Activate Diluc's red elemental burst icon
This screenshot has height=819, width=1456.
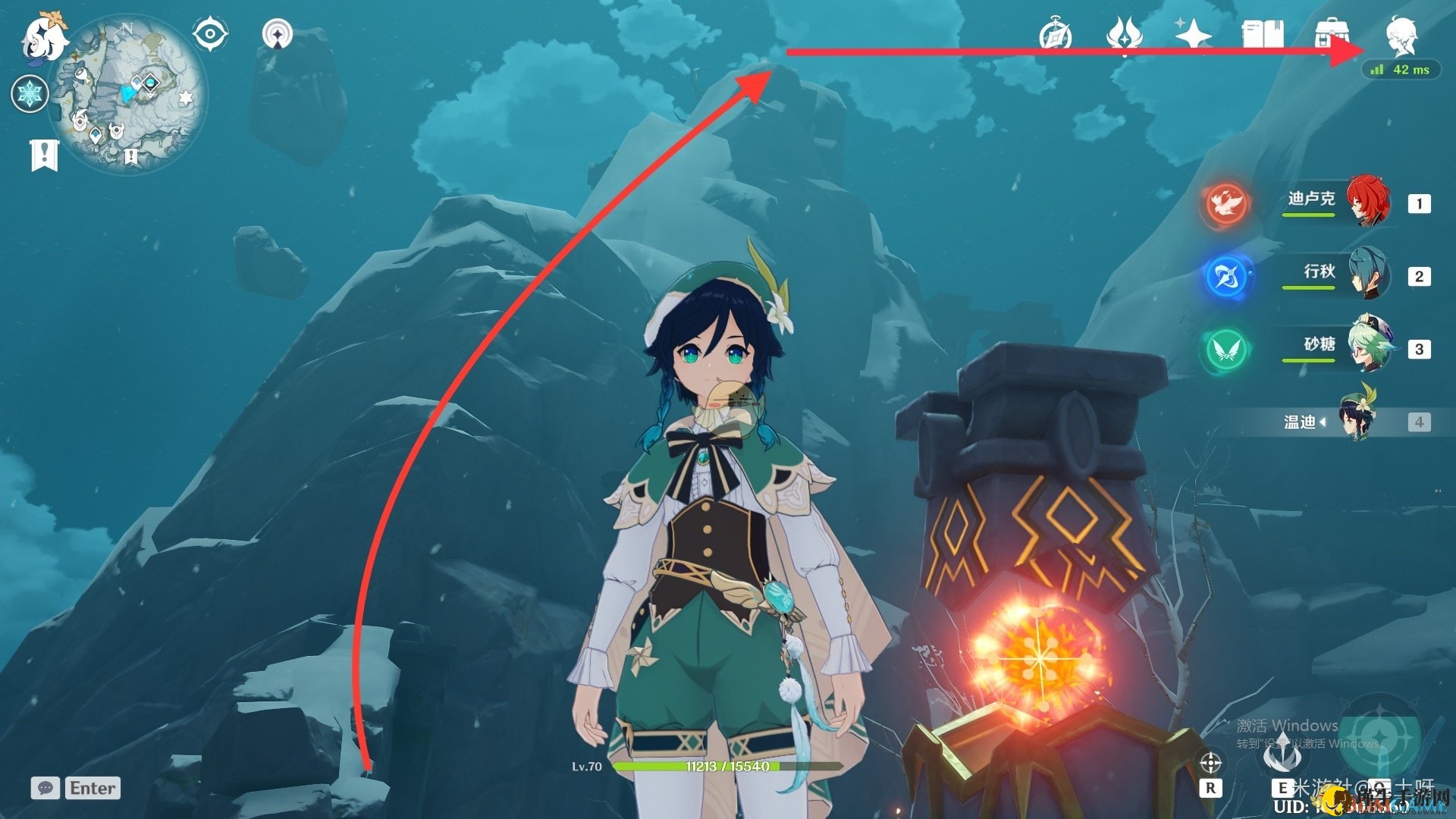point(1225,203)
